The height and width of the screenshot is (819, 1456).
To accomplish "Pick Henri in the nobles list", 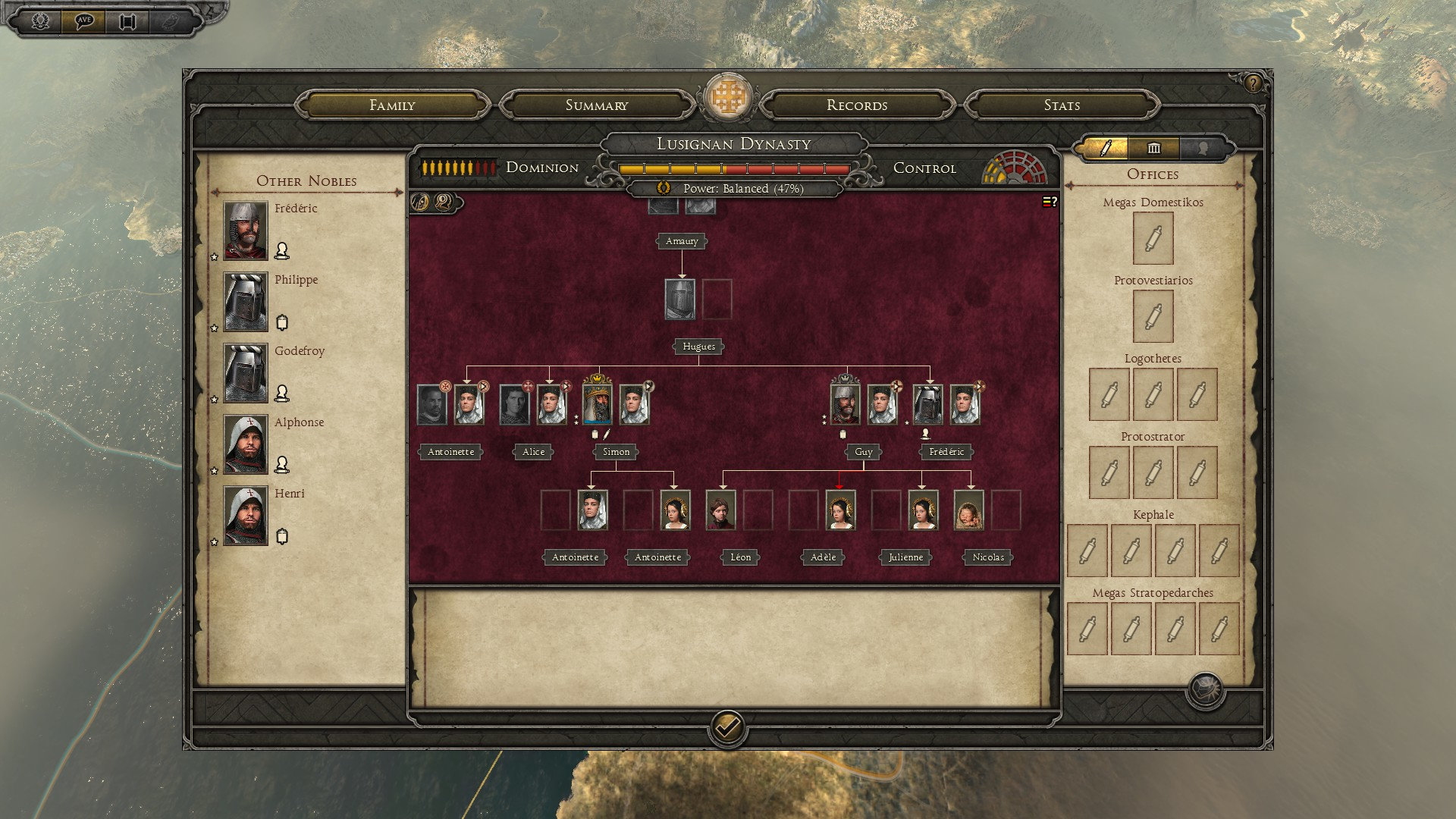I will point(245,516).
